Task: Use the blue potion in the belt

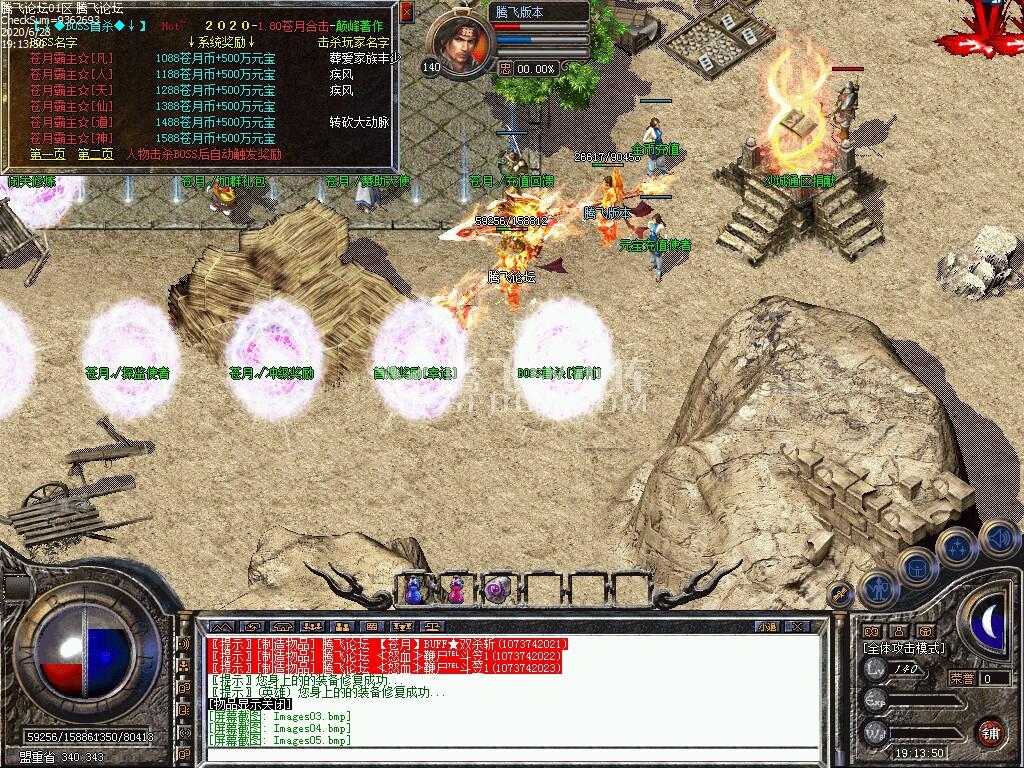Action: point(414,589)
